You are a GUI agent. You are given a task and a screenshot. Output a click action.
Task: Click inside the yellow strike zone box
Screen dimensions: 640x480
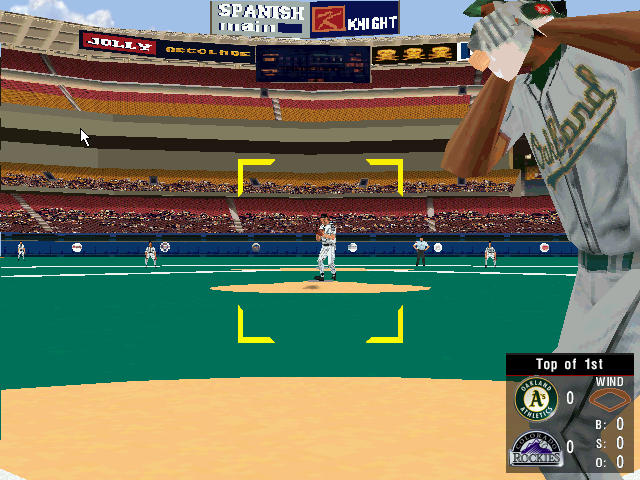click(x=320, y=250)
